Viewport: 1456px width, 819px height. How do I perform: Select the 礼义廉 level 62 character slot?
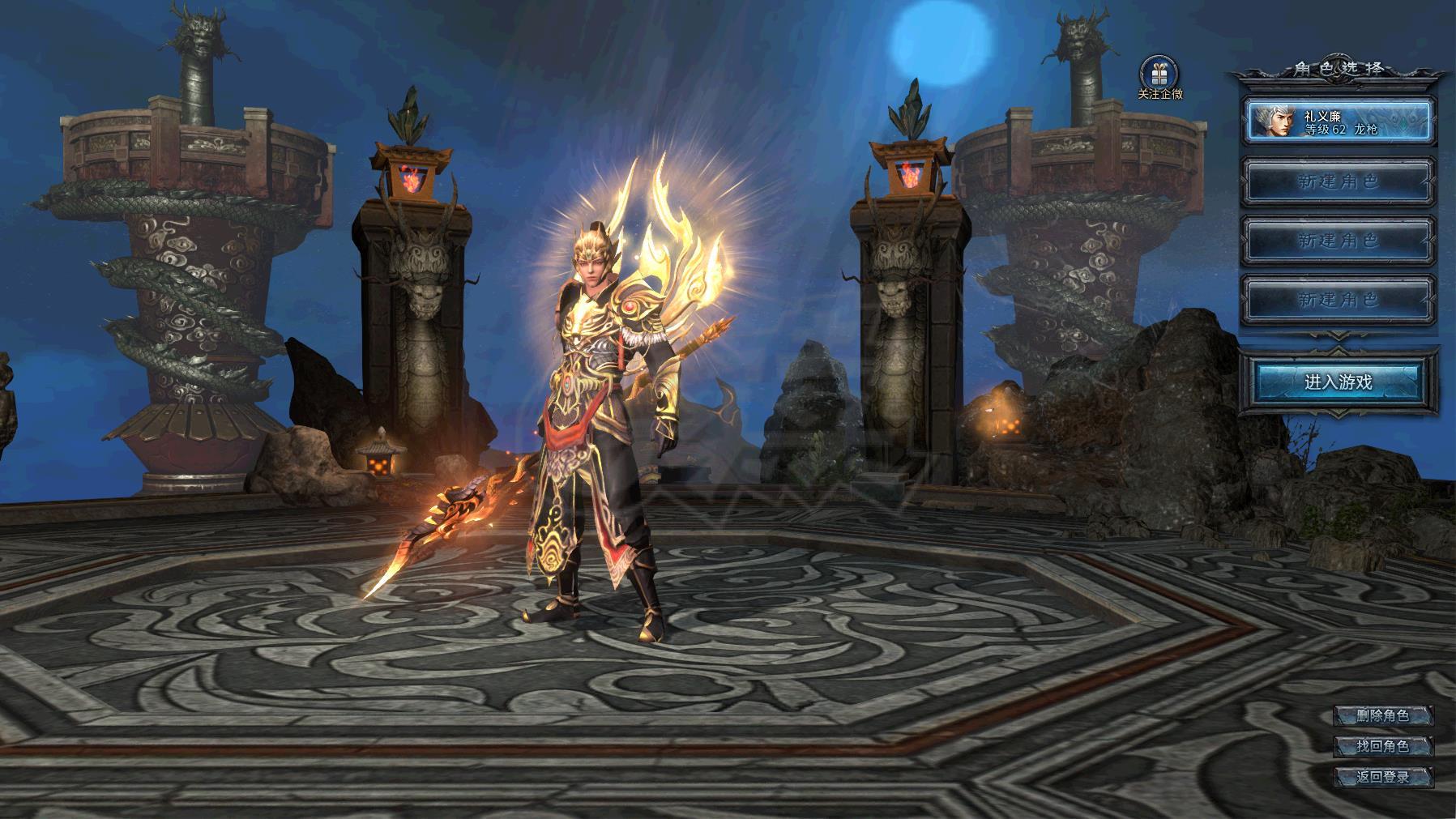[1339, 122]
